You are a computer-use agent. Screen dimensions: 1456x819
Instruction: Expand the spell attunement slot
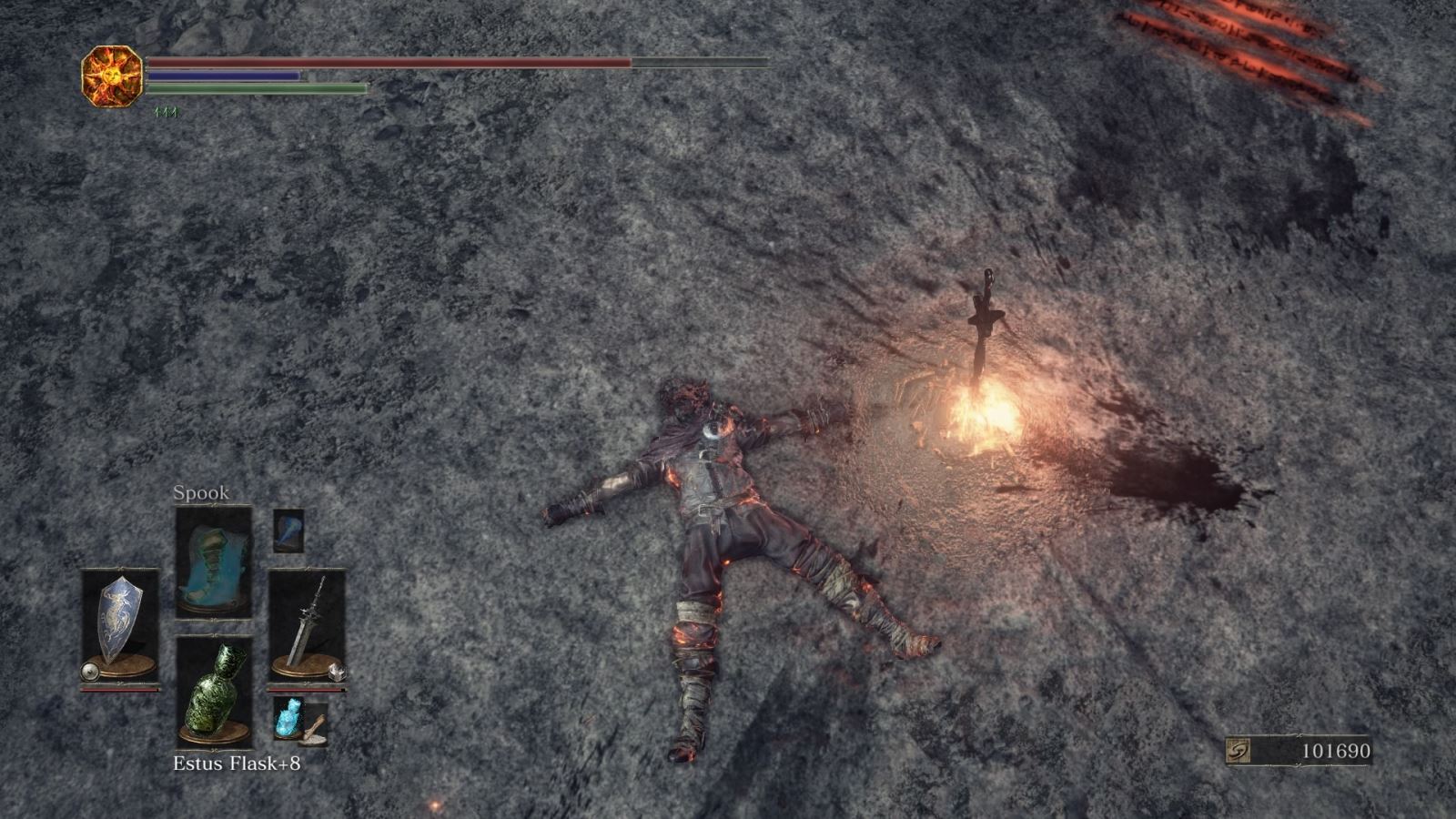click(x=216, y=558)
